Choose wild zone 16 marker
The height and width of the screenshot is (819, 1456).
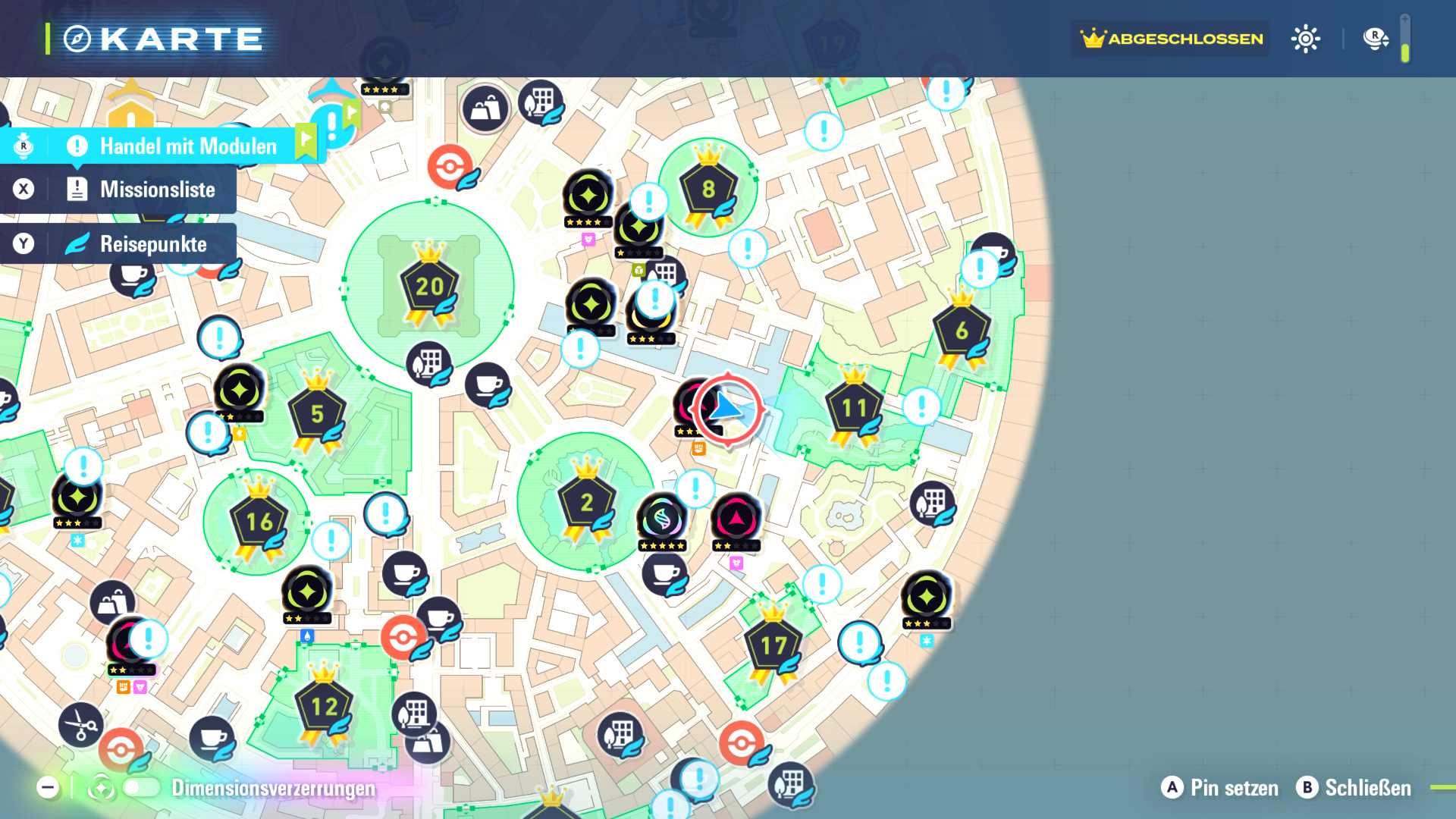coord(259,522)
